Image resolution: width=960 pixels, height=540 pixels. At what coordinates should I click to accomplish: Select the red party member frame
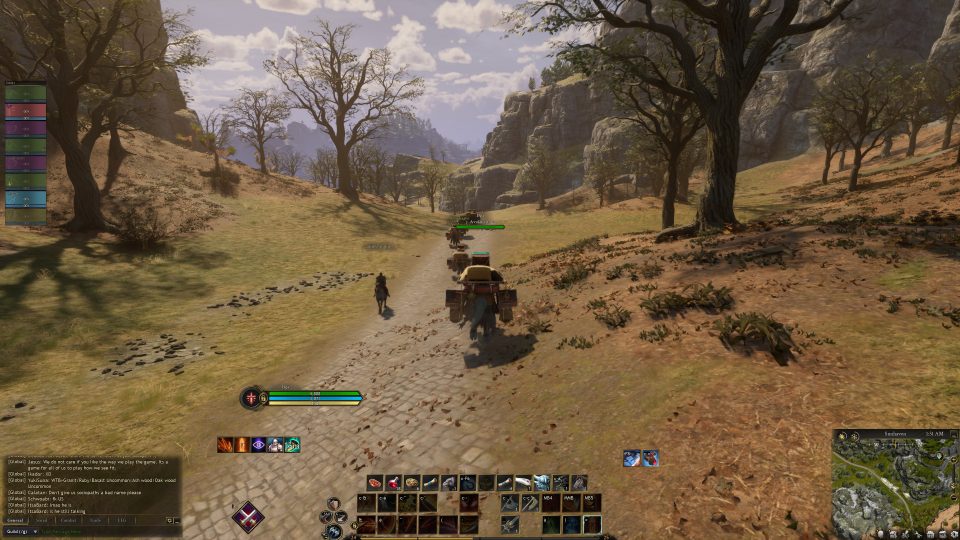click(x=26, y=110)
